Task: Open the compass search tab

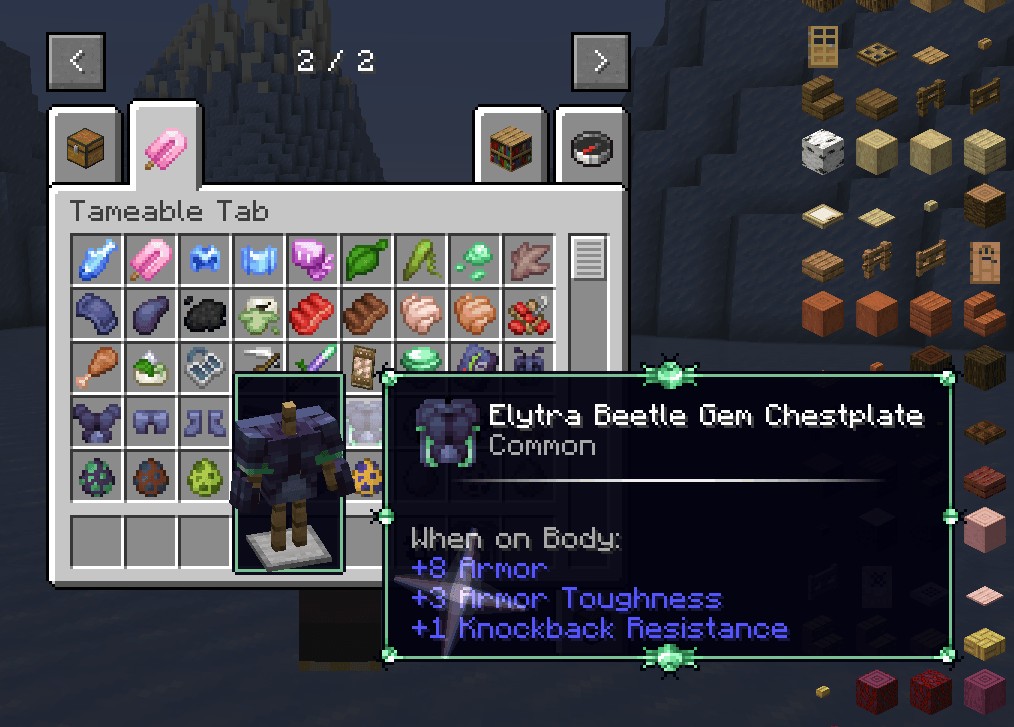Action: pyautogui.click(x=591, y=148)
